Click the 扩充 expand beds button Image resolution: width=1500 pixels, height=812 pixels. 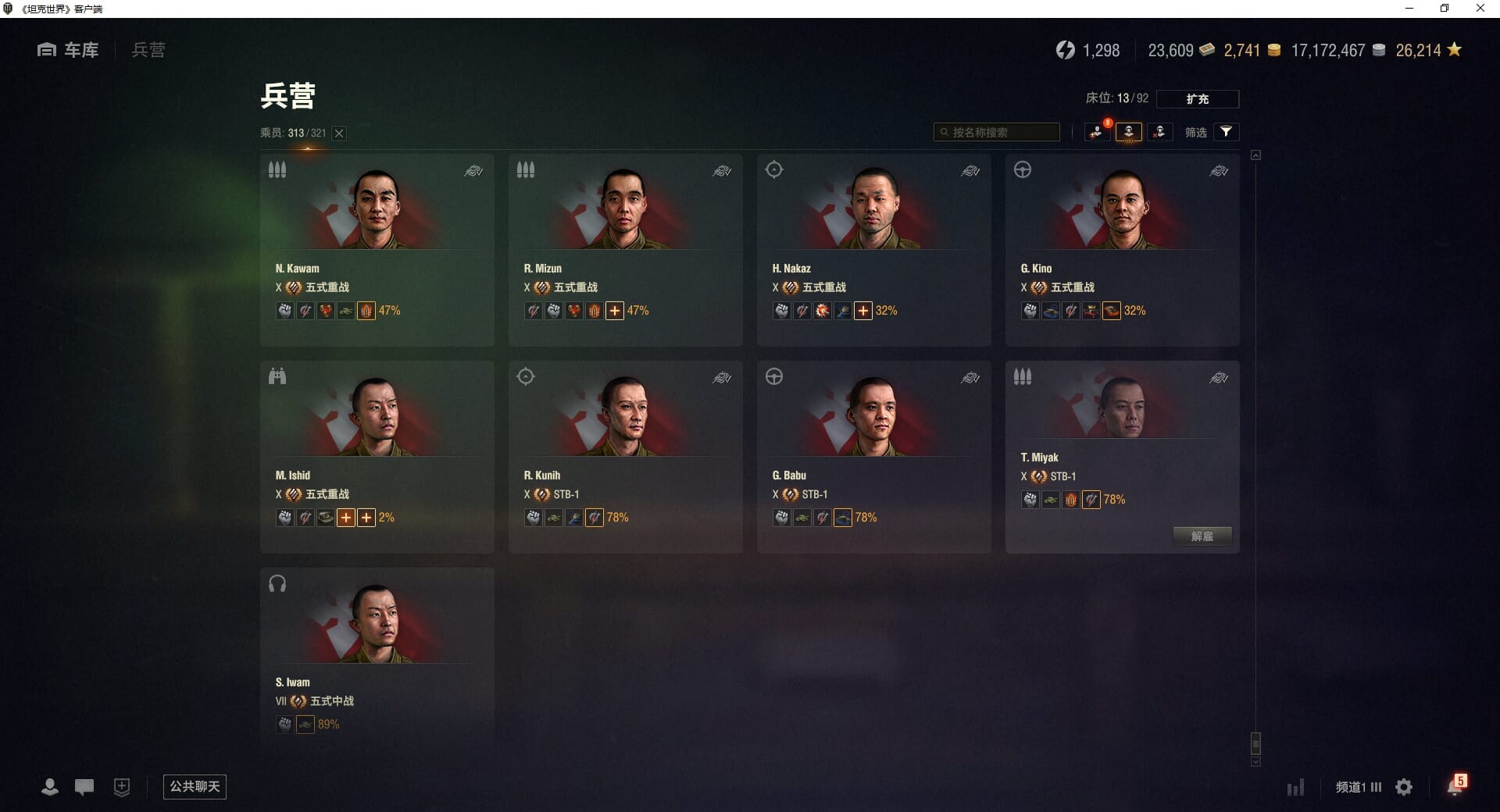coord(1197,99)
